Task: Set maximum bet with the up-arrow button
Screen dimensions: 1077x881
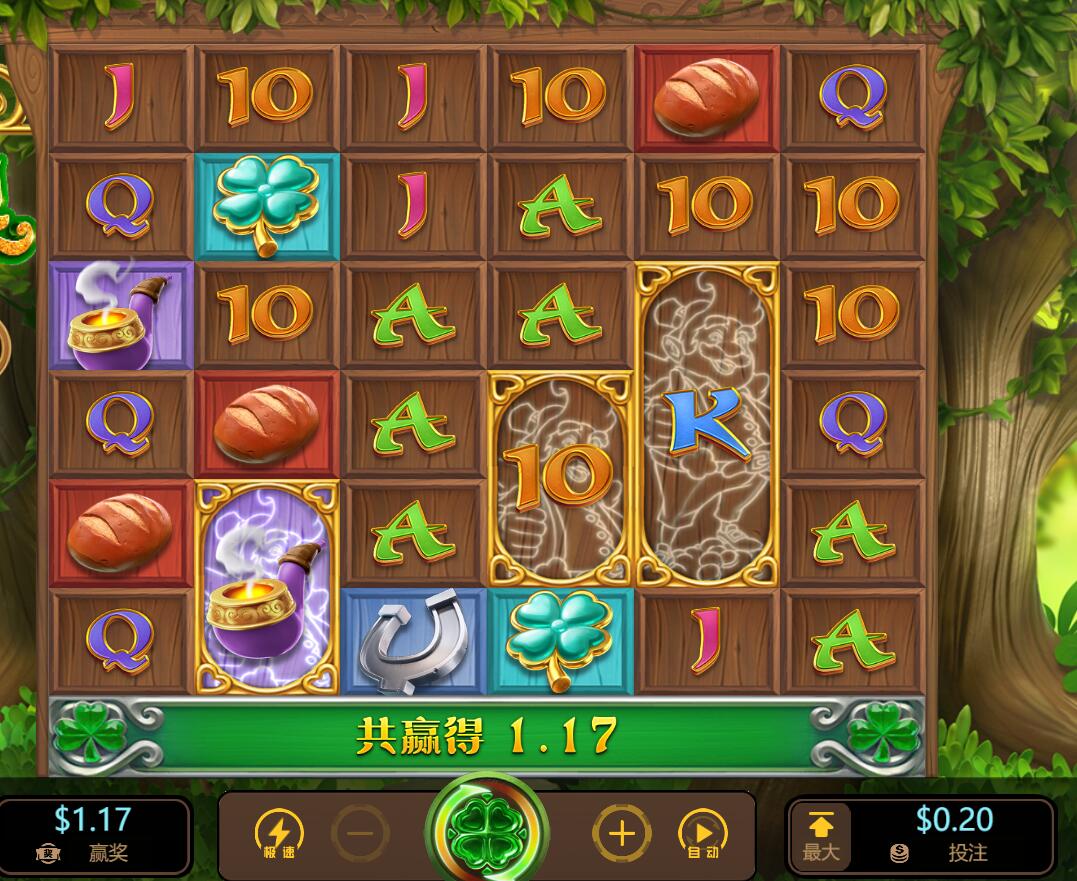Action: coord(820,833)
